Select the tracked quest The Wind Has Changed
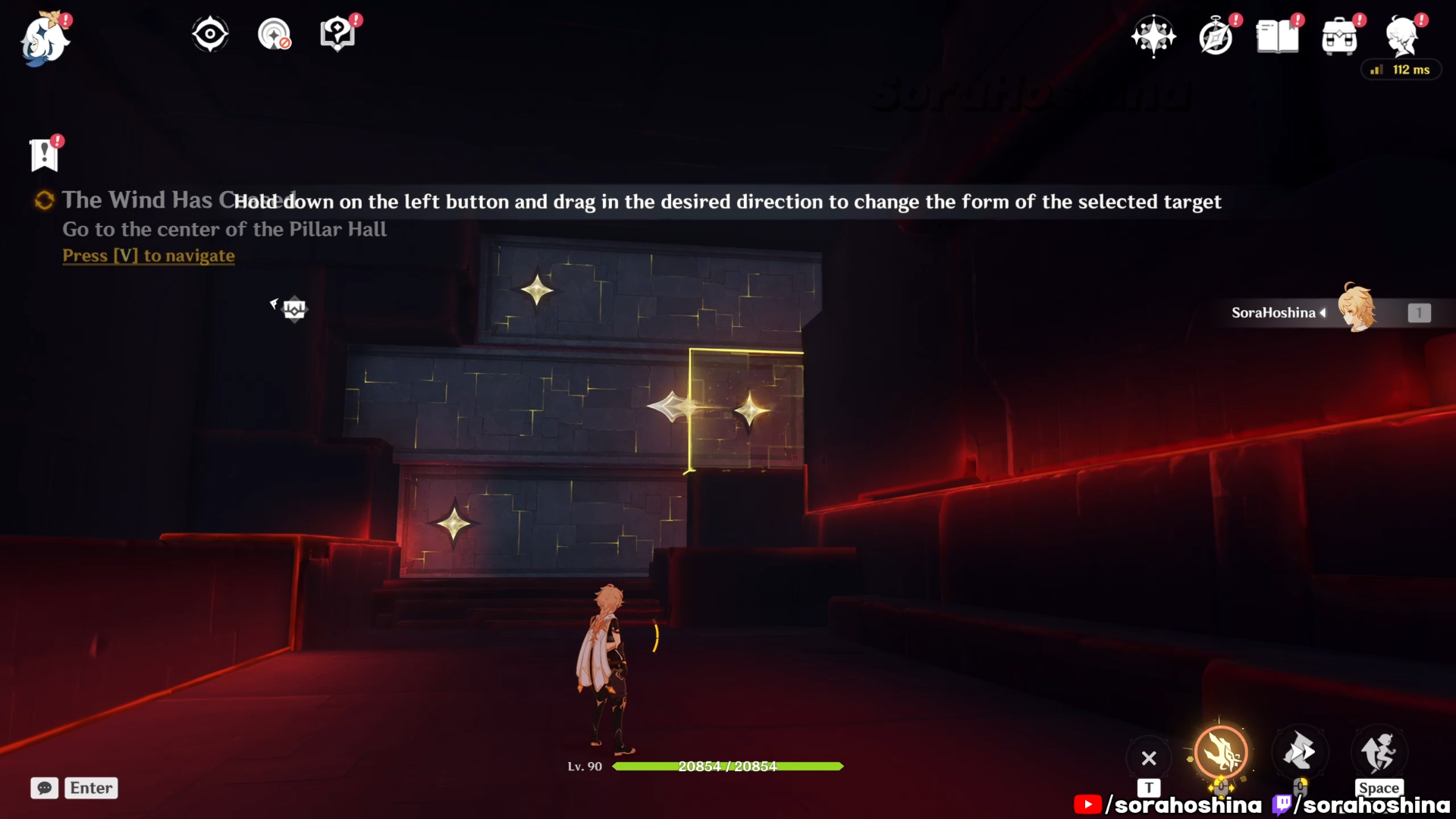The image size is (1456, 819). 136,200
